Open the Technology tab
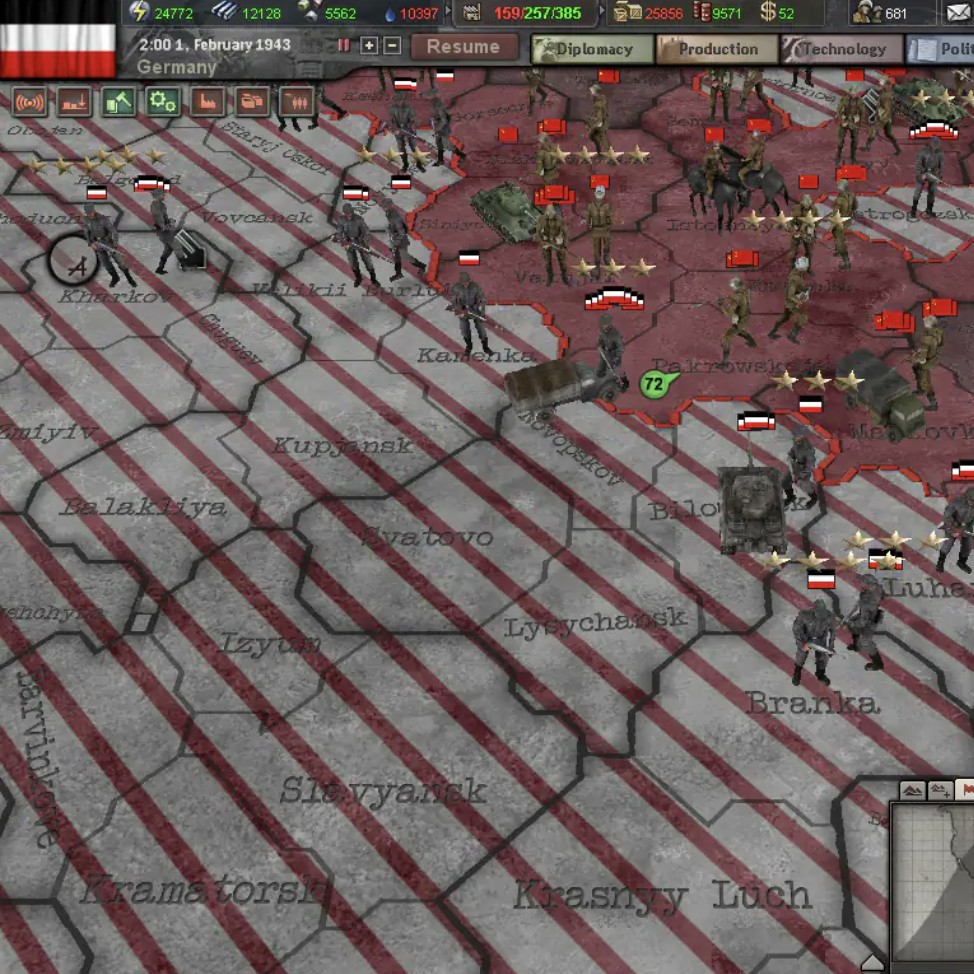This screenshot has width=974, height=974. 842,49
